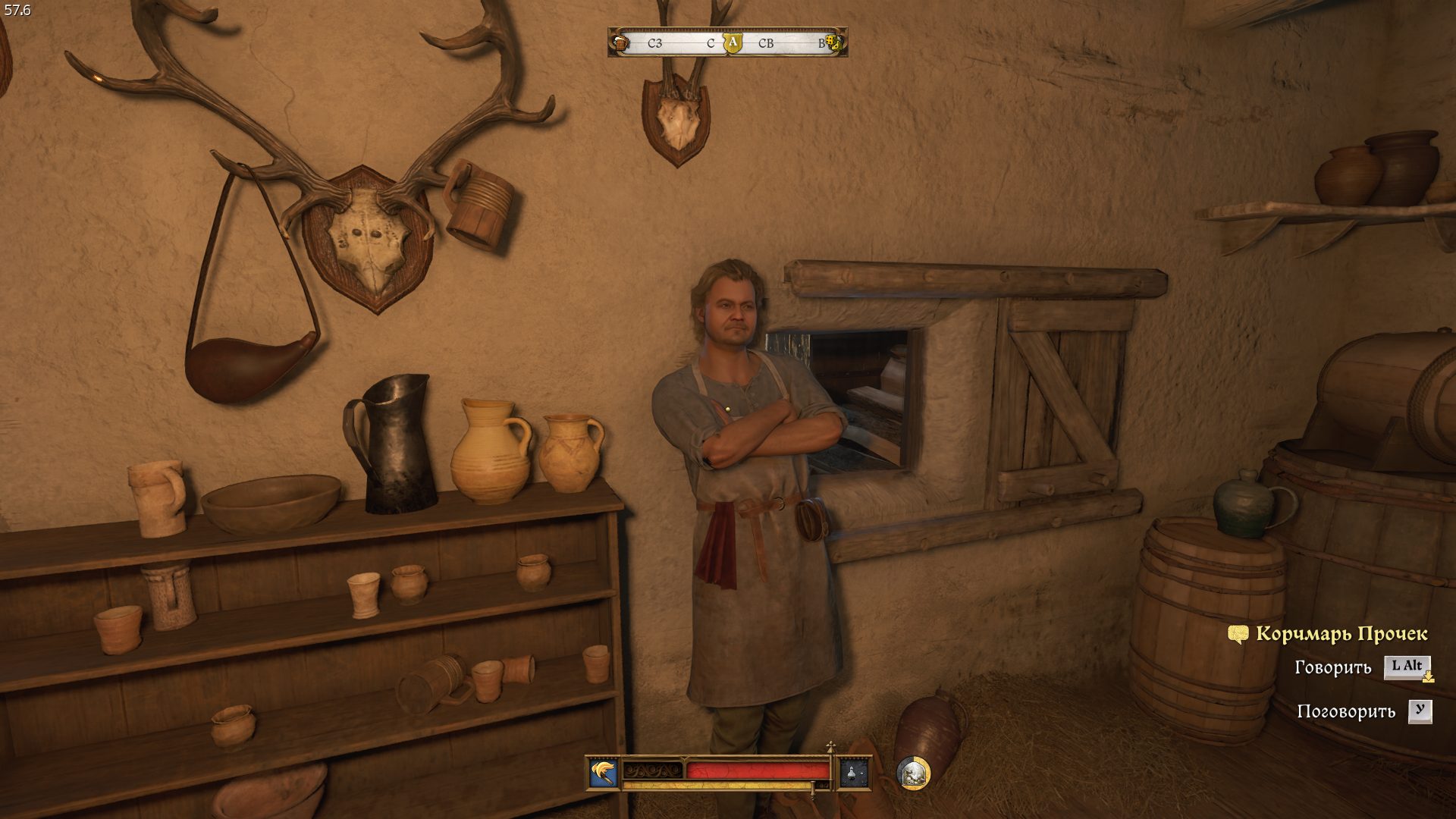Click the torch icon beside the health bar
This screenshot has height=819, width=1456.
point(604,773)
